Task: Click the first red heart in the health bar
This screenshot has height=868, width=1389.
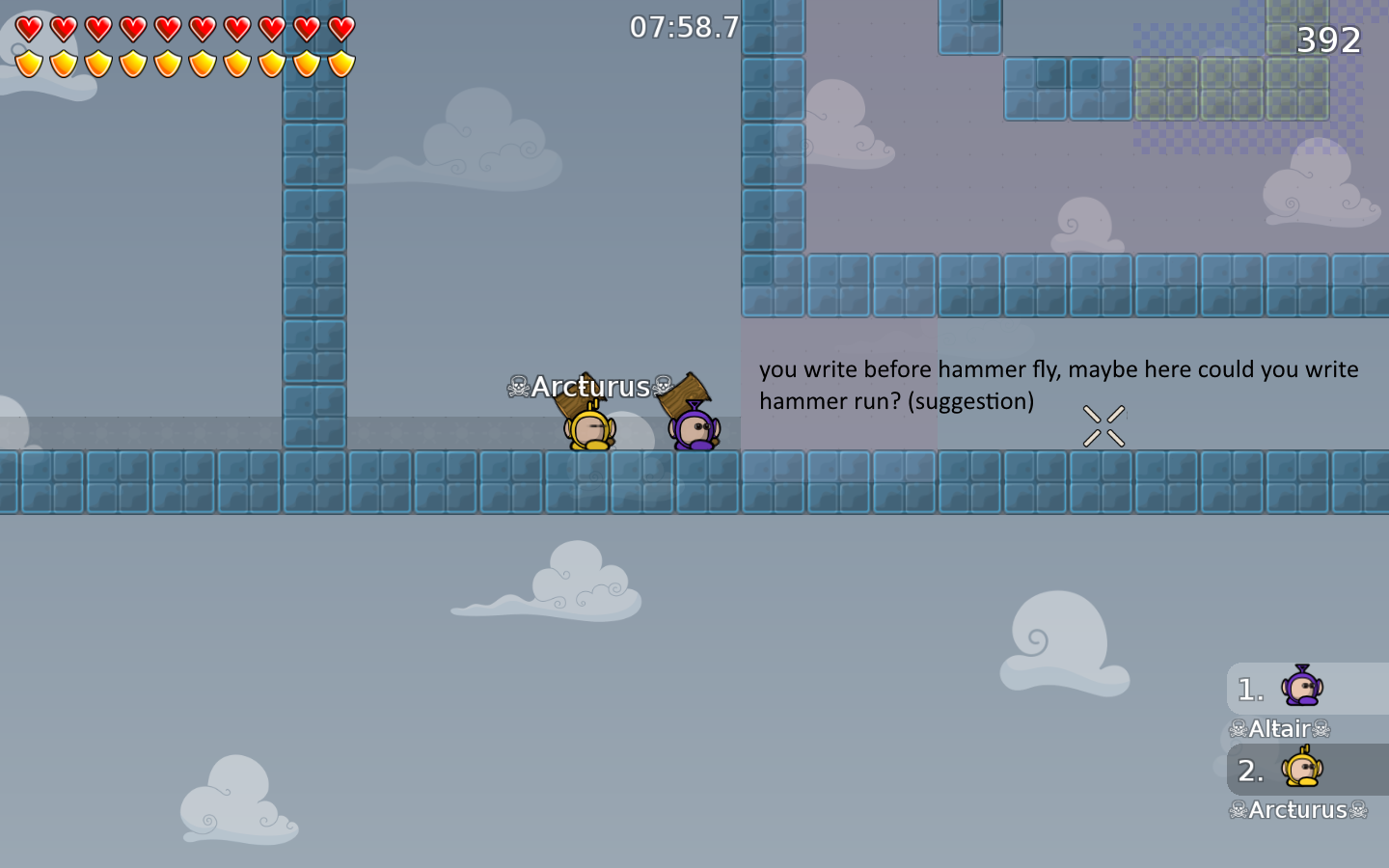Action: [x=28, y=28]
